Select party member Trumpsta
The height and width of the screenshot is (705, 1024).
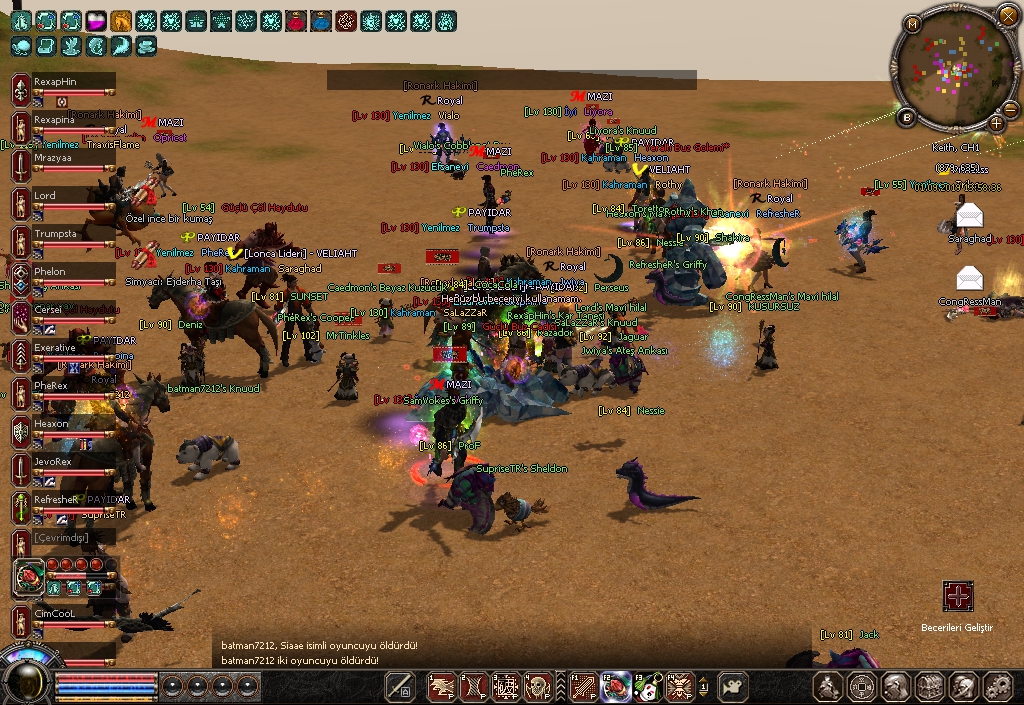(x=62, y=234)
